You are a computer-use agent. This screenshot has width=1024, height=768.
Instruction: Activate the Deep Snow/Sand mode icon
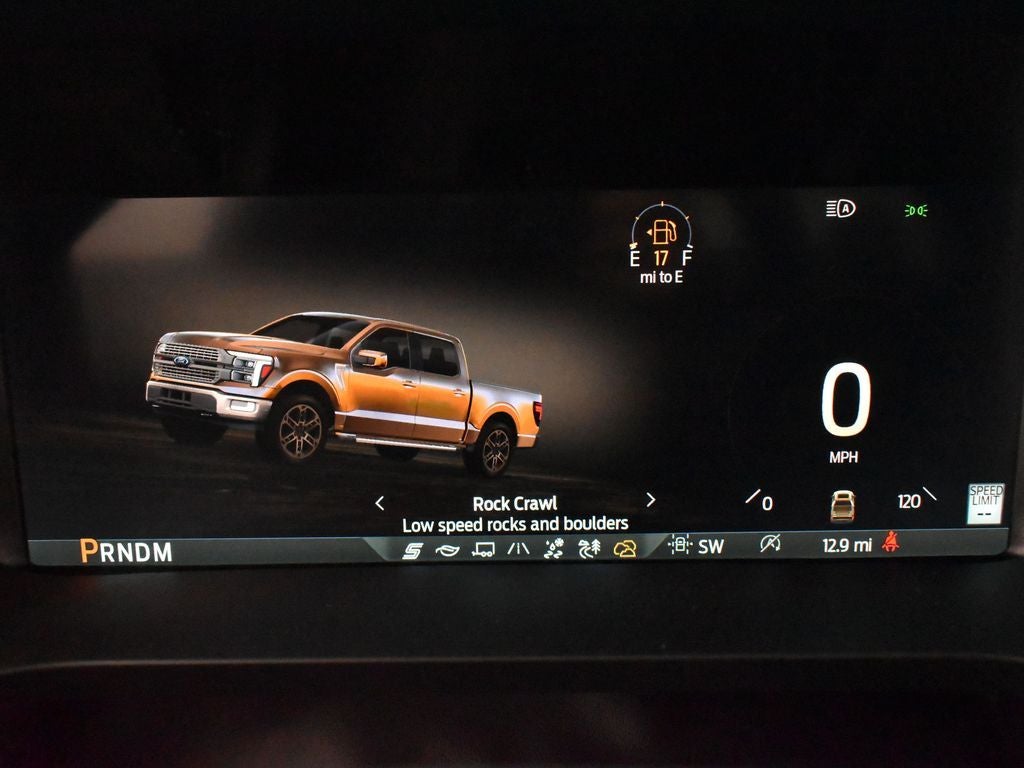[554, 548]
